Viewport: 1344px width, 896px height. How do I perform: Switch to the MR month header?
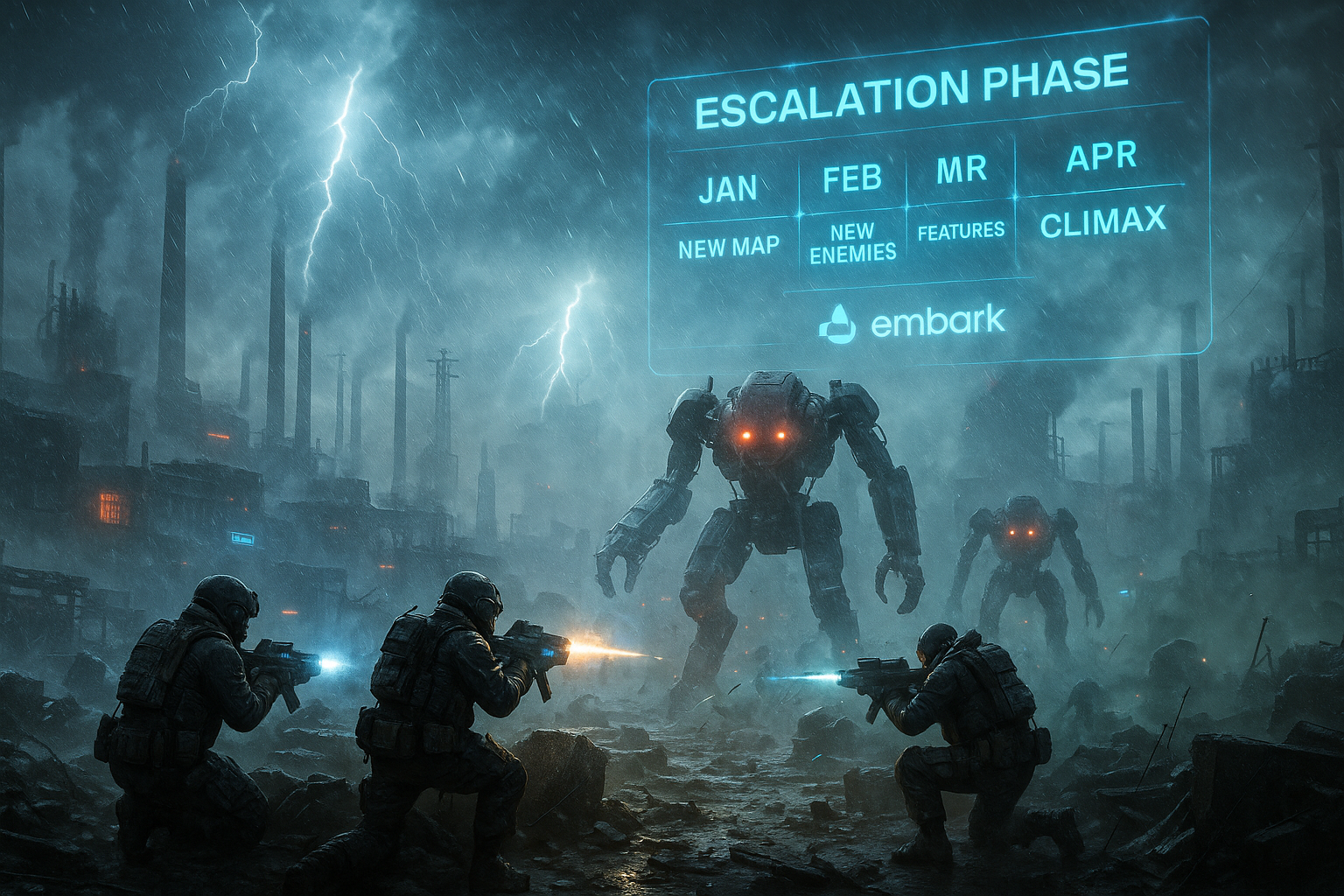tap(961, 170)
